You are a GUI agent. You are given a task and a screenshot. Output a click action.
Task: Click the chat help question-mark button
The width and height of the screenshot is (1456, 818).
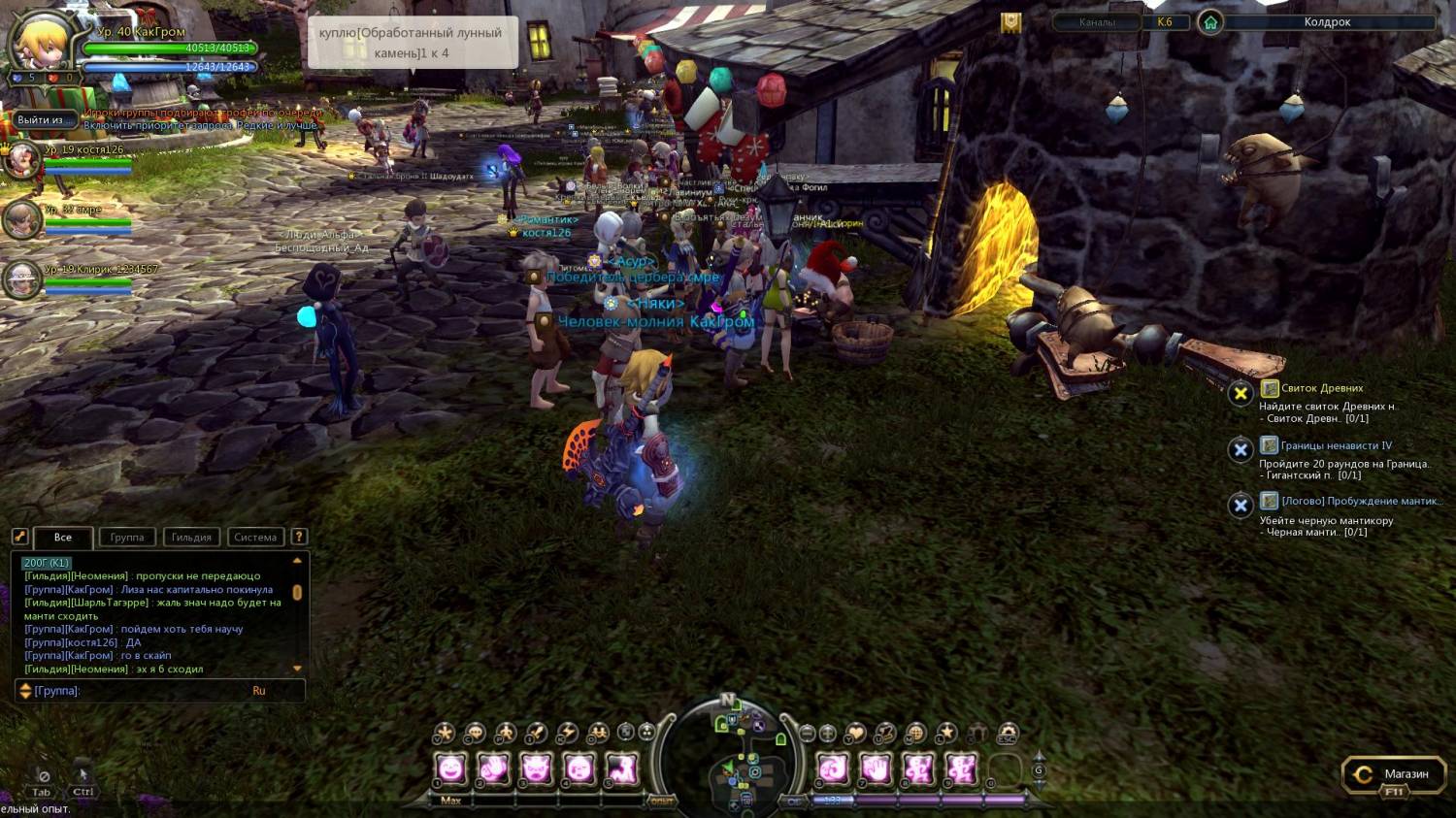coord(299,537)
